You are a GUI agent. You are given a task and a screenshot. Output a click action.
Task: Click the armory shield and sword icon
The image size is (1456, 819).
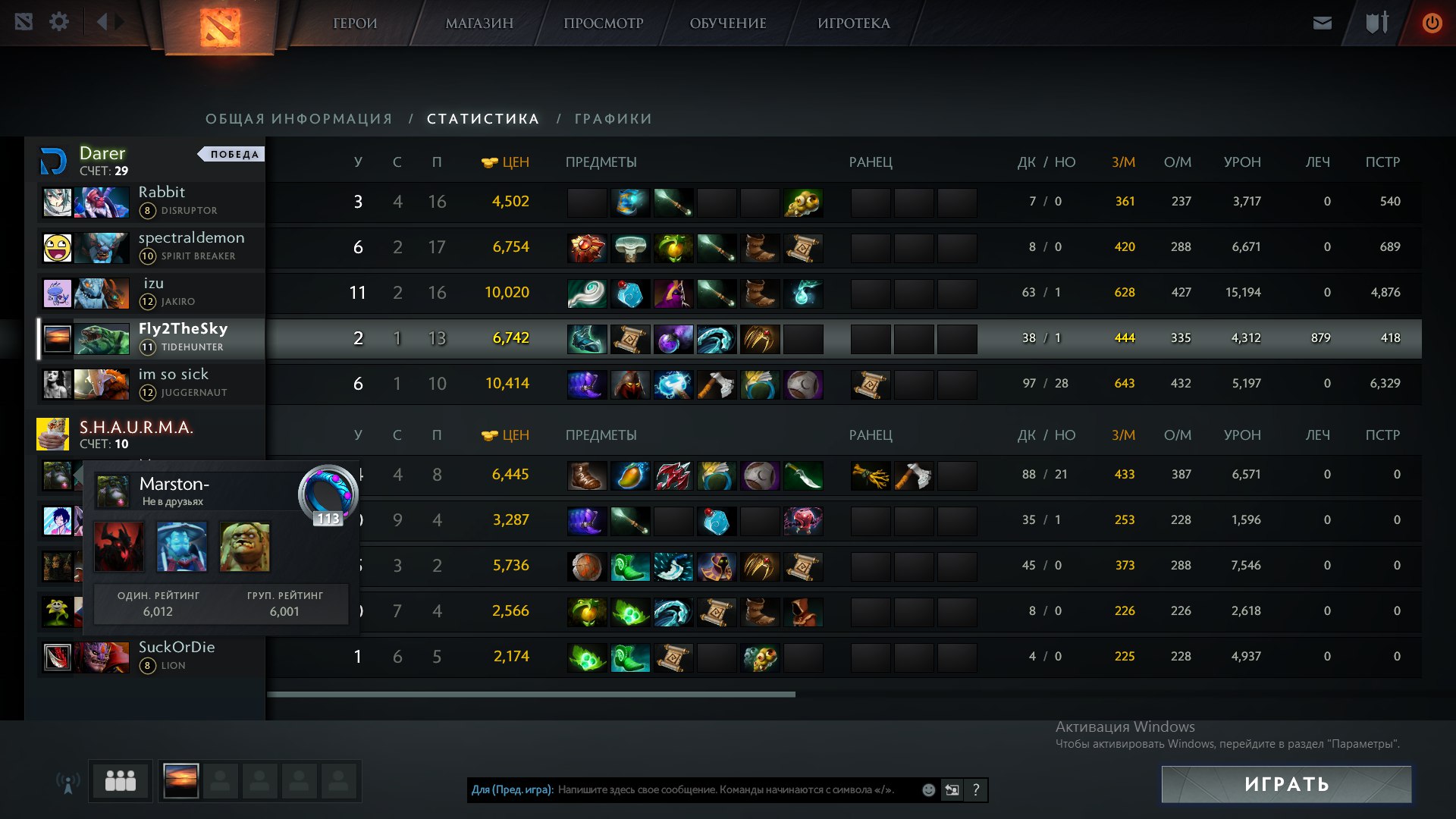coord(1377,23)
